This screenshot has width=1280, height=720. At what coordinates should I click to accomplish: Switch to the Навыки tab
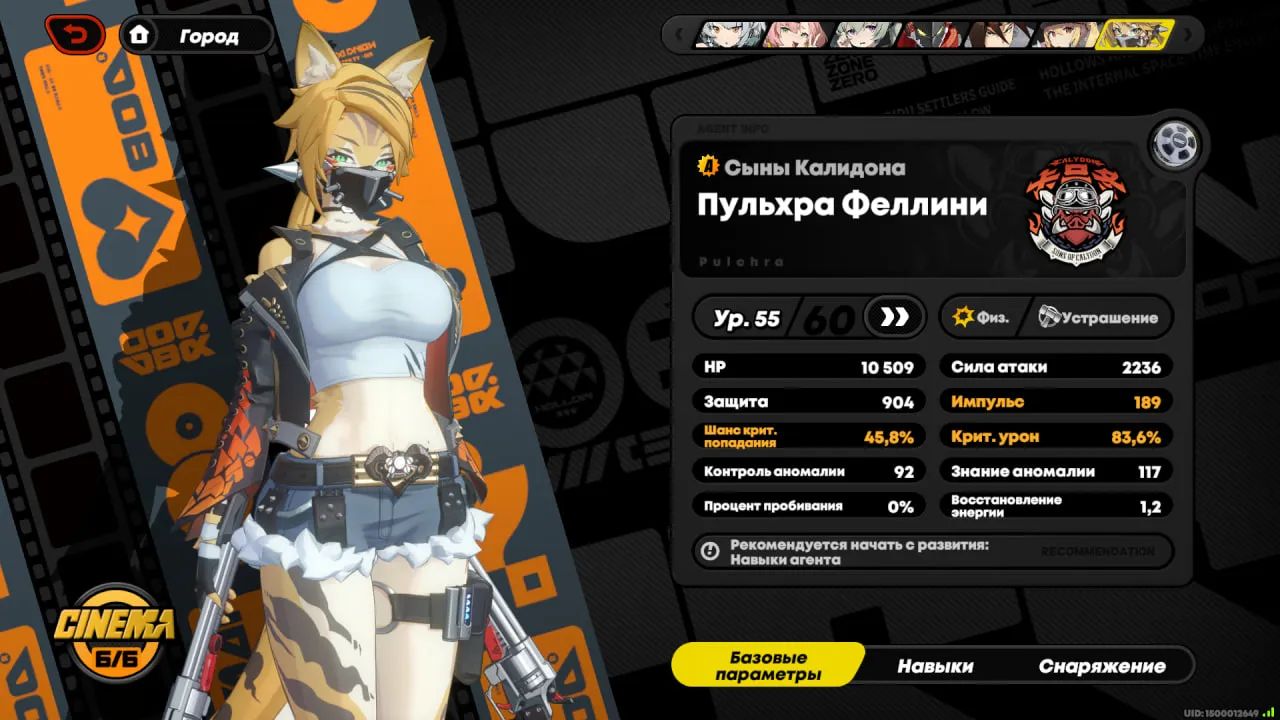click(936, 665)
